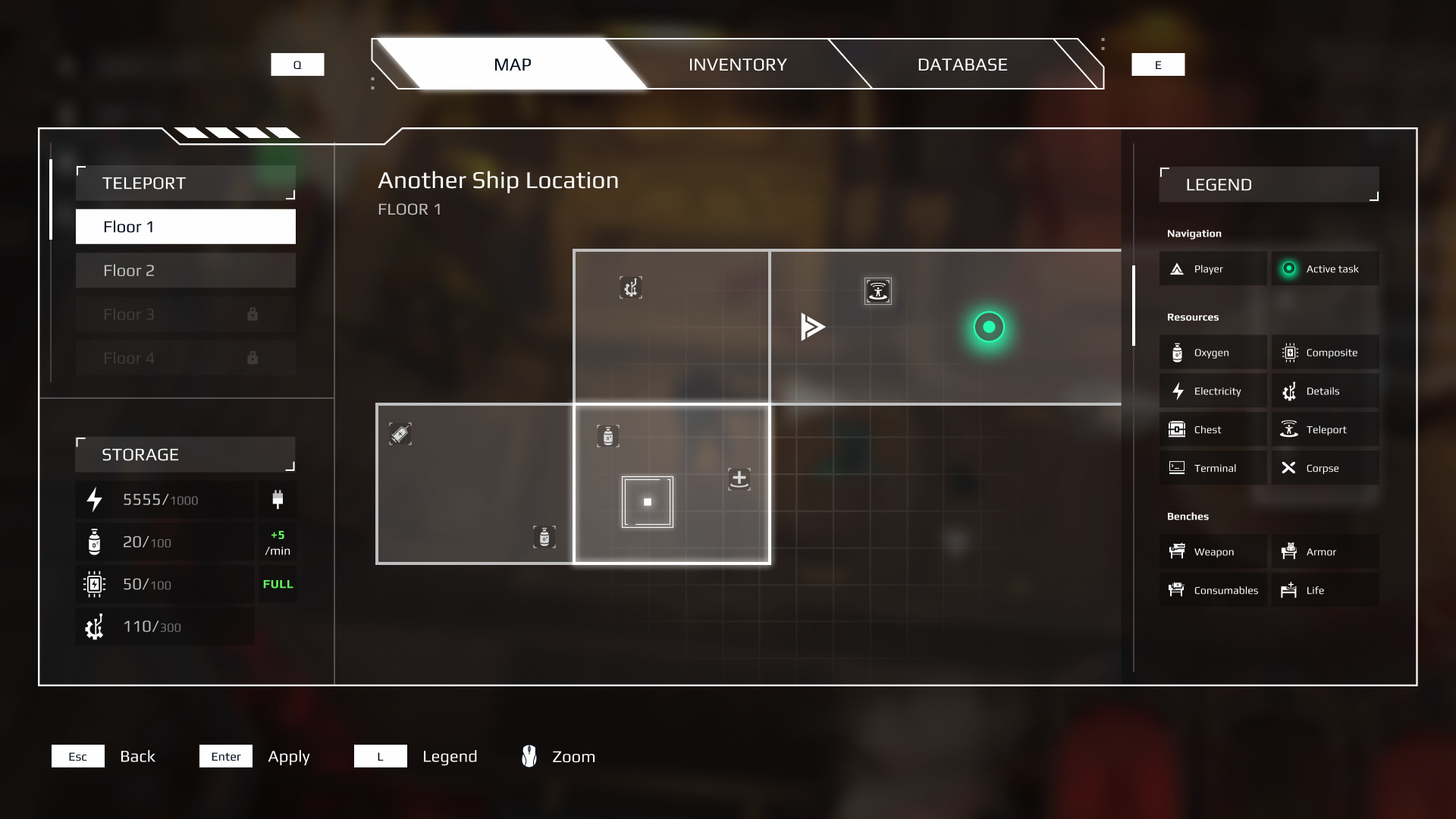Teleport to Floor 2
The image size is (1456, 819).
coord(185,271)
